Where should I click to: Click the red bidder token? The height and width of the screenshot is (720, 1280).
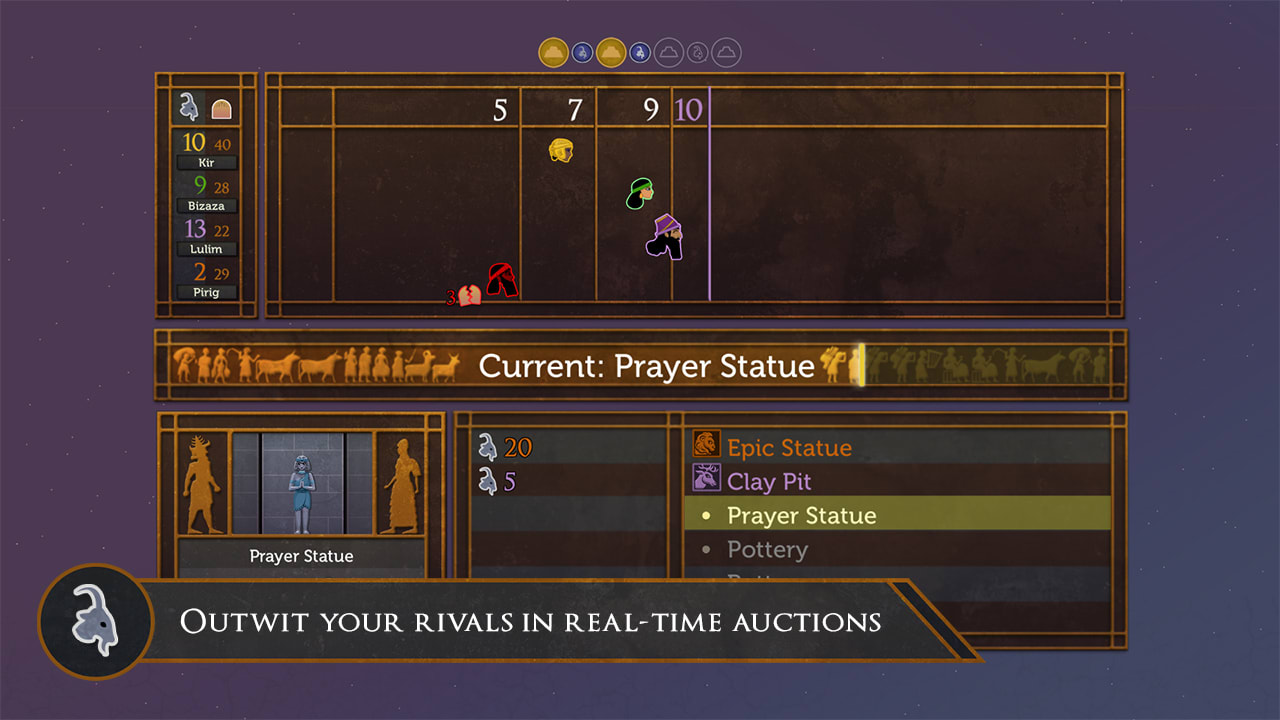click(x=501, y=280)
